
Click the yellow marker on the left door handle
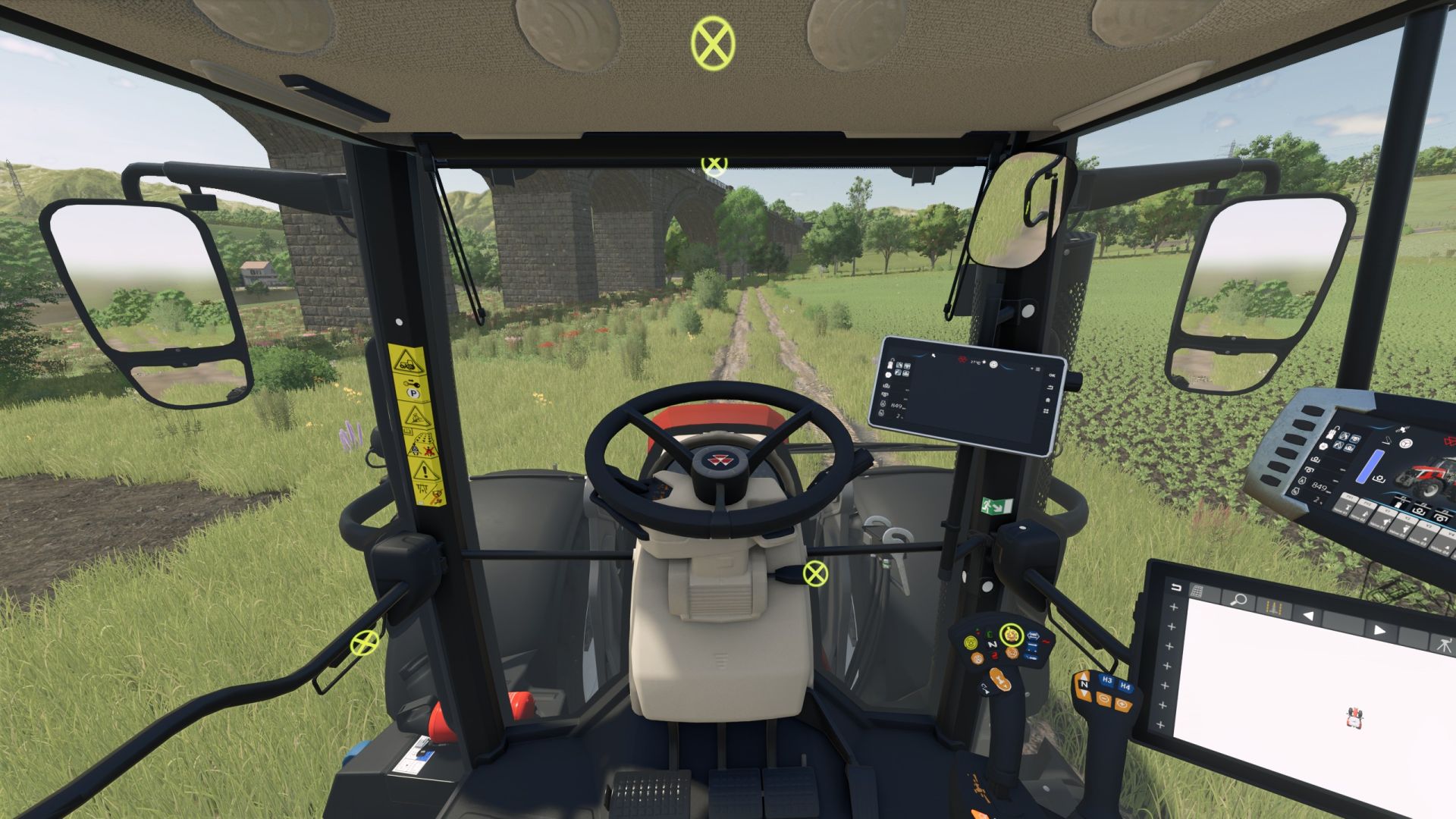point(365,643)
